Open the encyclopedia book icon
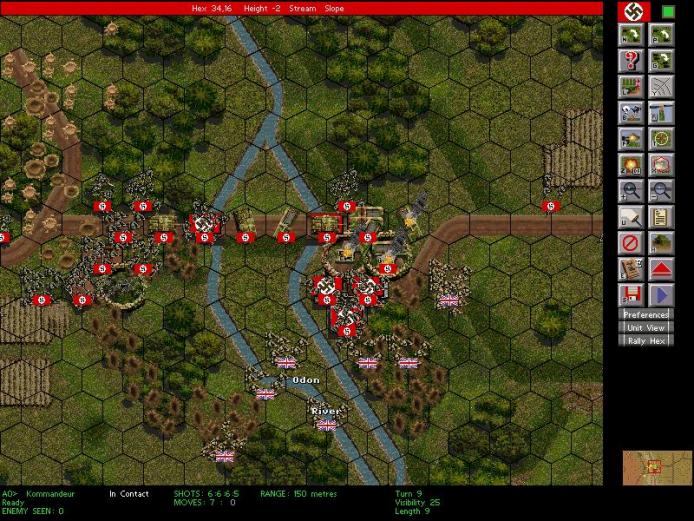This screenshot has height=521, width=694. [631, 269]
